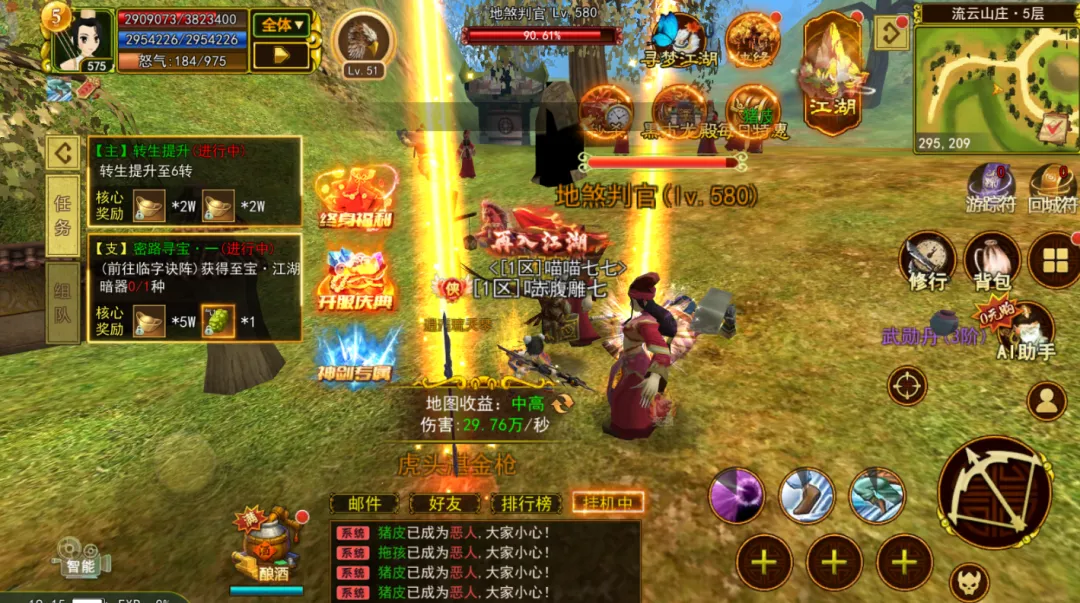This screenshot has width=1080, height=603.
Task: Tap the crosshair target-lock button
Action: [x=907, y=386]
